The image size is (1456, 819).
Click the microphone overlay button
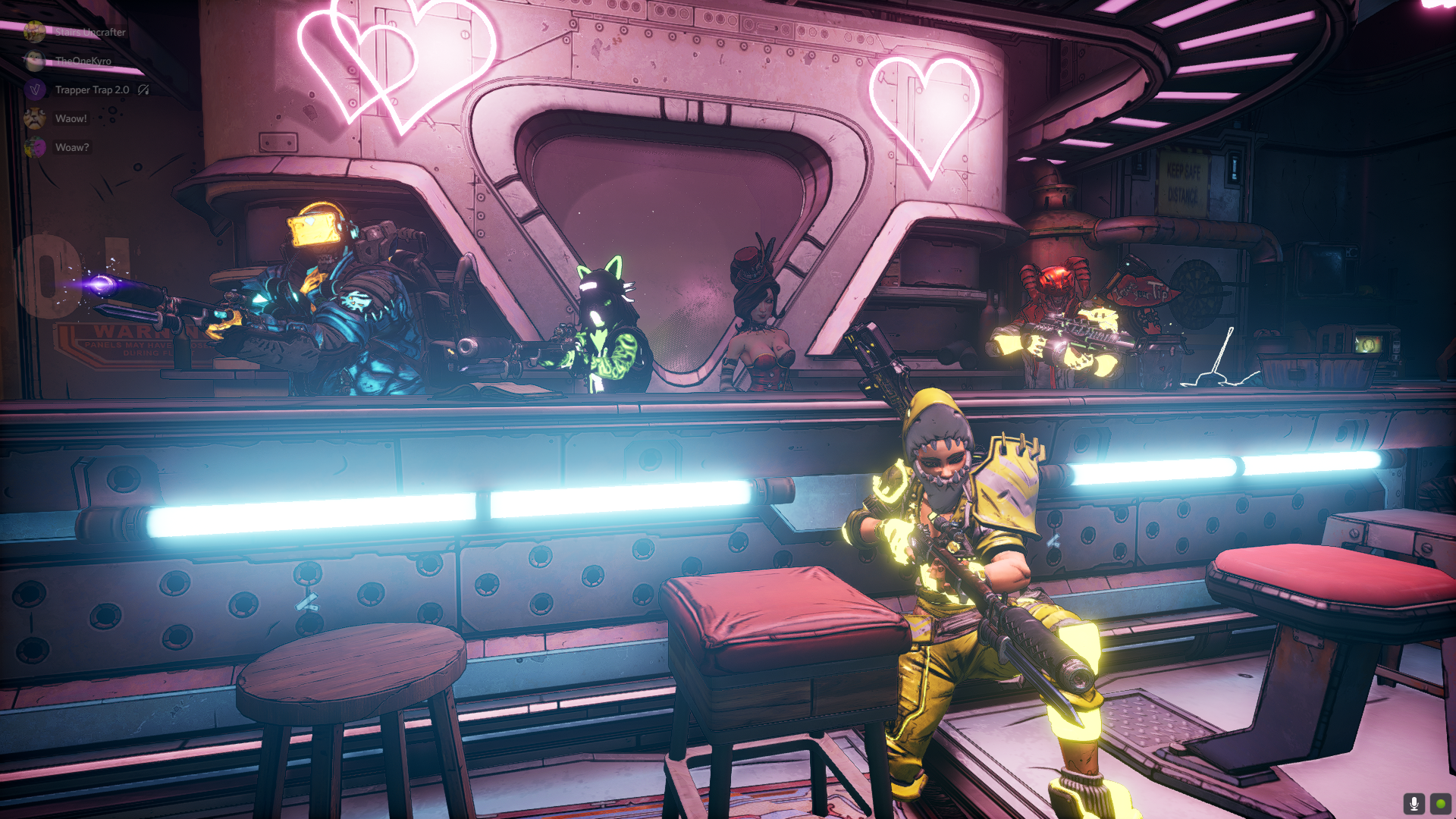[1414, 803]
